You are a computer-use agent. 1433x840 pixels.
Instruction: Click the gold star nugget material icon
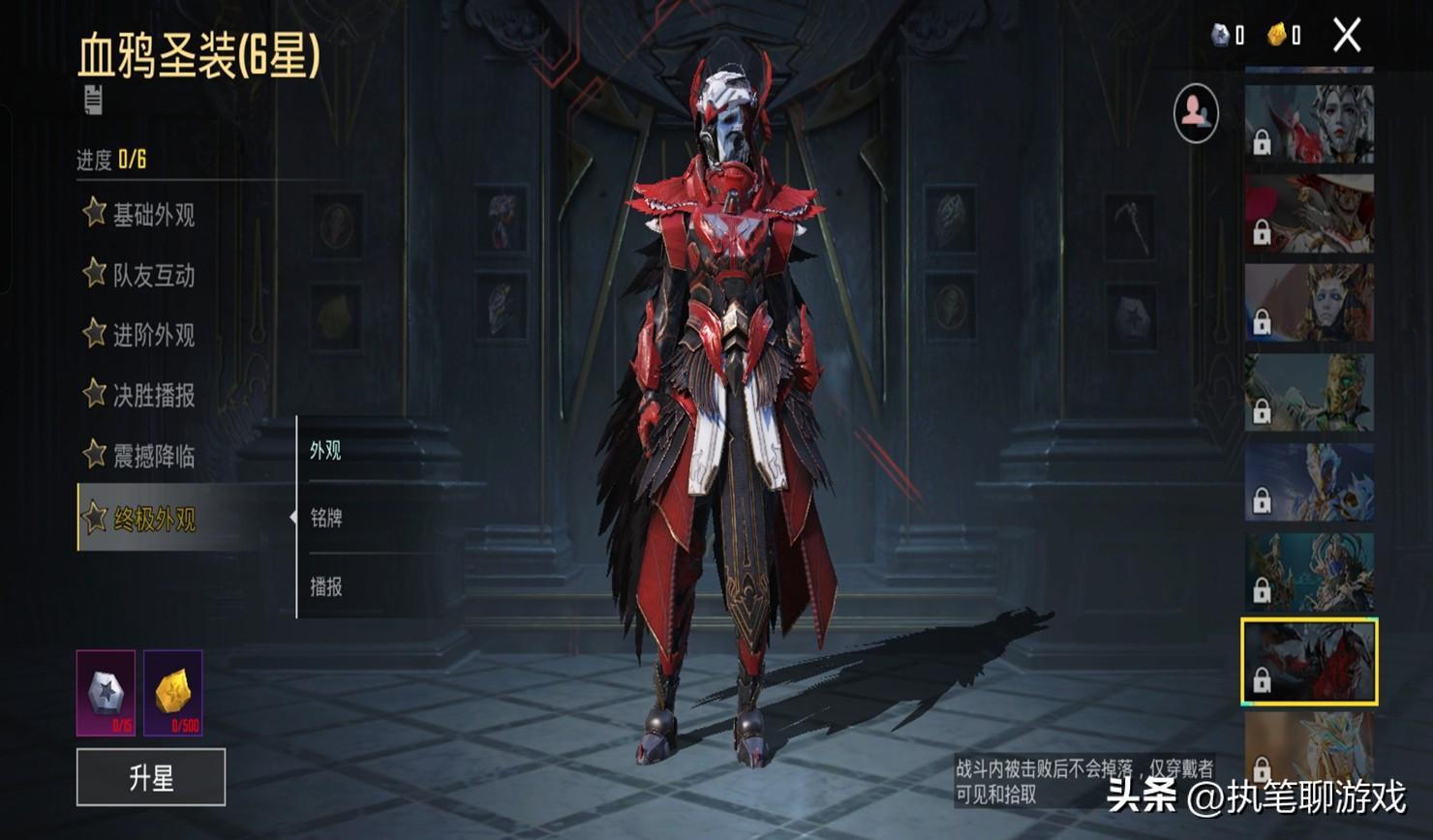[173, 693]
